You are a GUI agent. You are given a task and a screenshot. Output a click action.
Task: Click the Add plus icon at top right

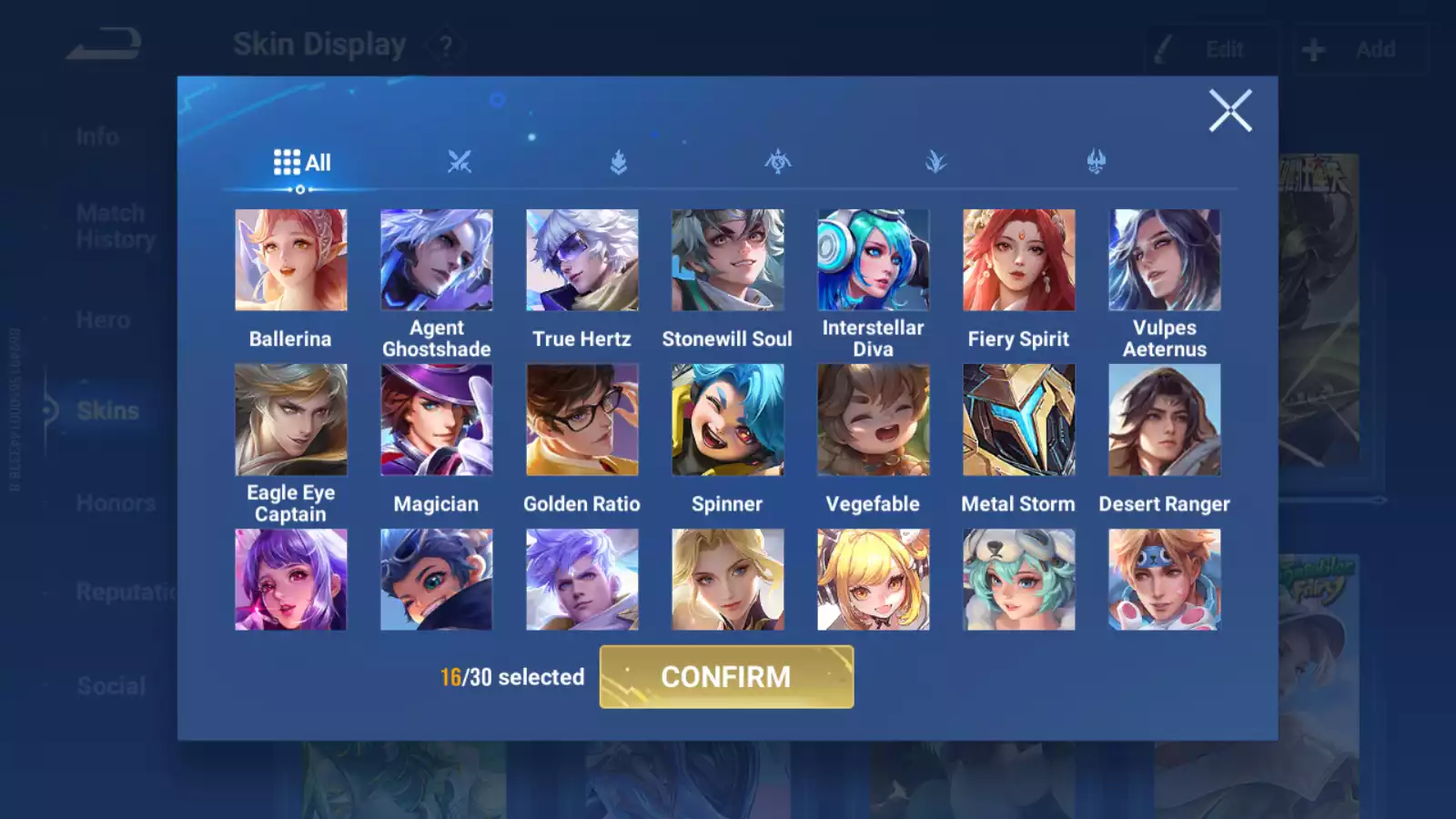point(1312,49)
